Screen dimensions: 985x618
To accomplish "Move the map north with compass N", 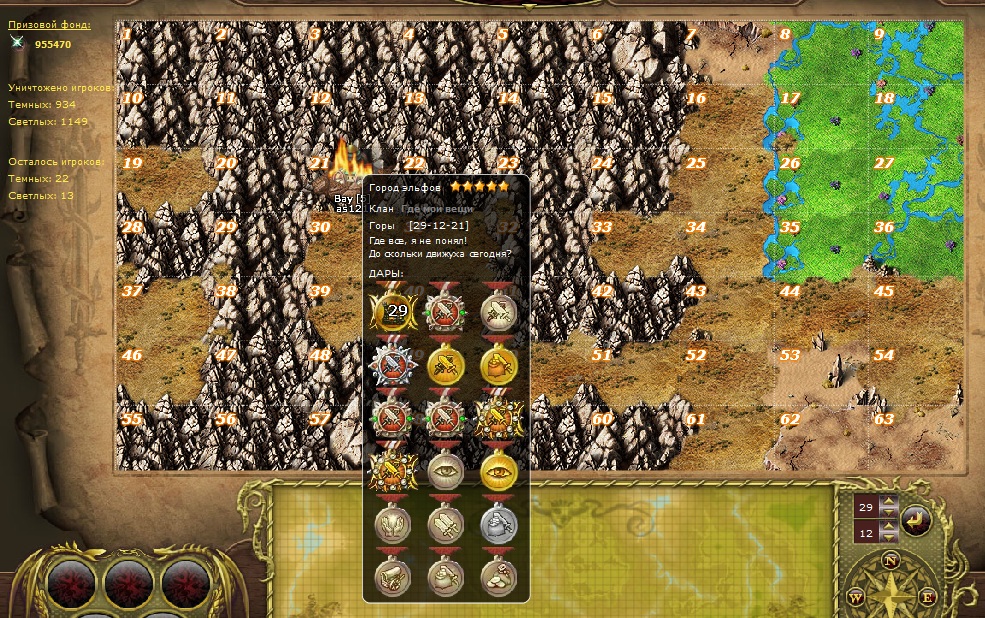I will click(x=890, y=562).
